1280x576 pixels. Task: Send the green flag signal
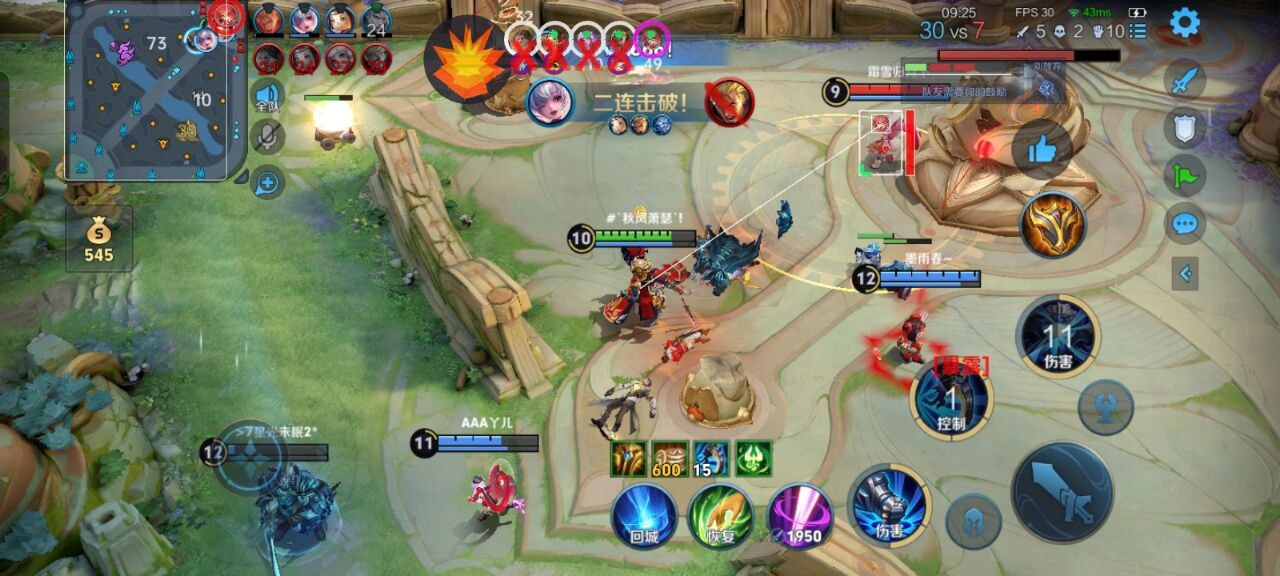(1185, 174)
